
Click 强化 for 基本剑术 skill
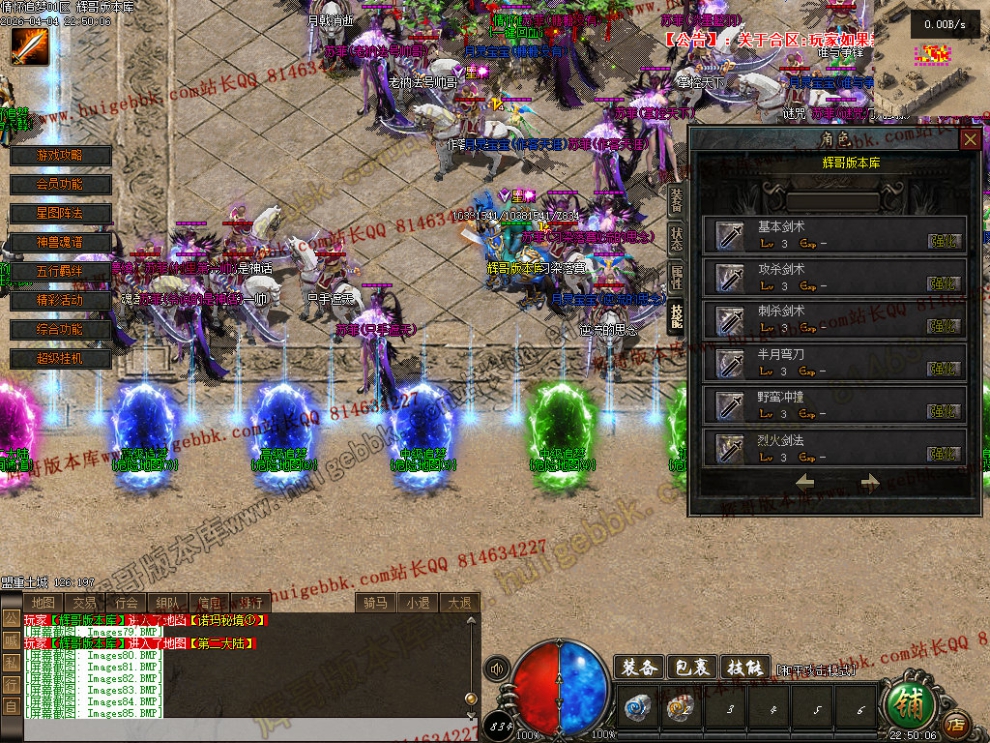pyautogui.click(x=944, y=240)
